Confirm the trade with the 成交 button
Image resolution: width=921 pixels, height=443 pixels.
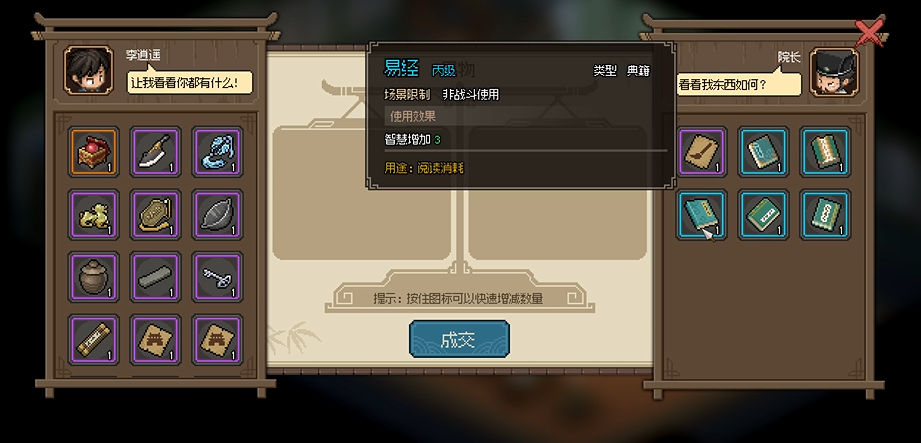(x=459, y=339)
